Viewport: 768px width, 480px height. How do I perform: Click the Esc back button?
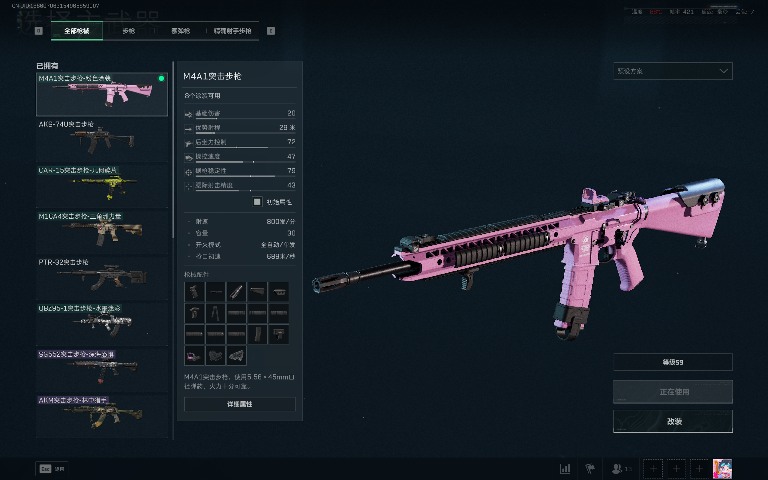[x=45, y=468]
